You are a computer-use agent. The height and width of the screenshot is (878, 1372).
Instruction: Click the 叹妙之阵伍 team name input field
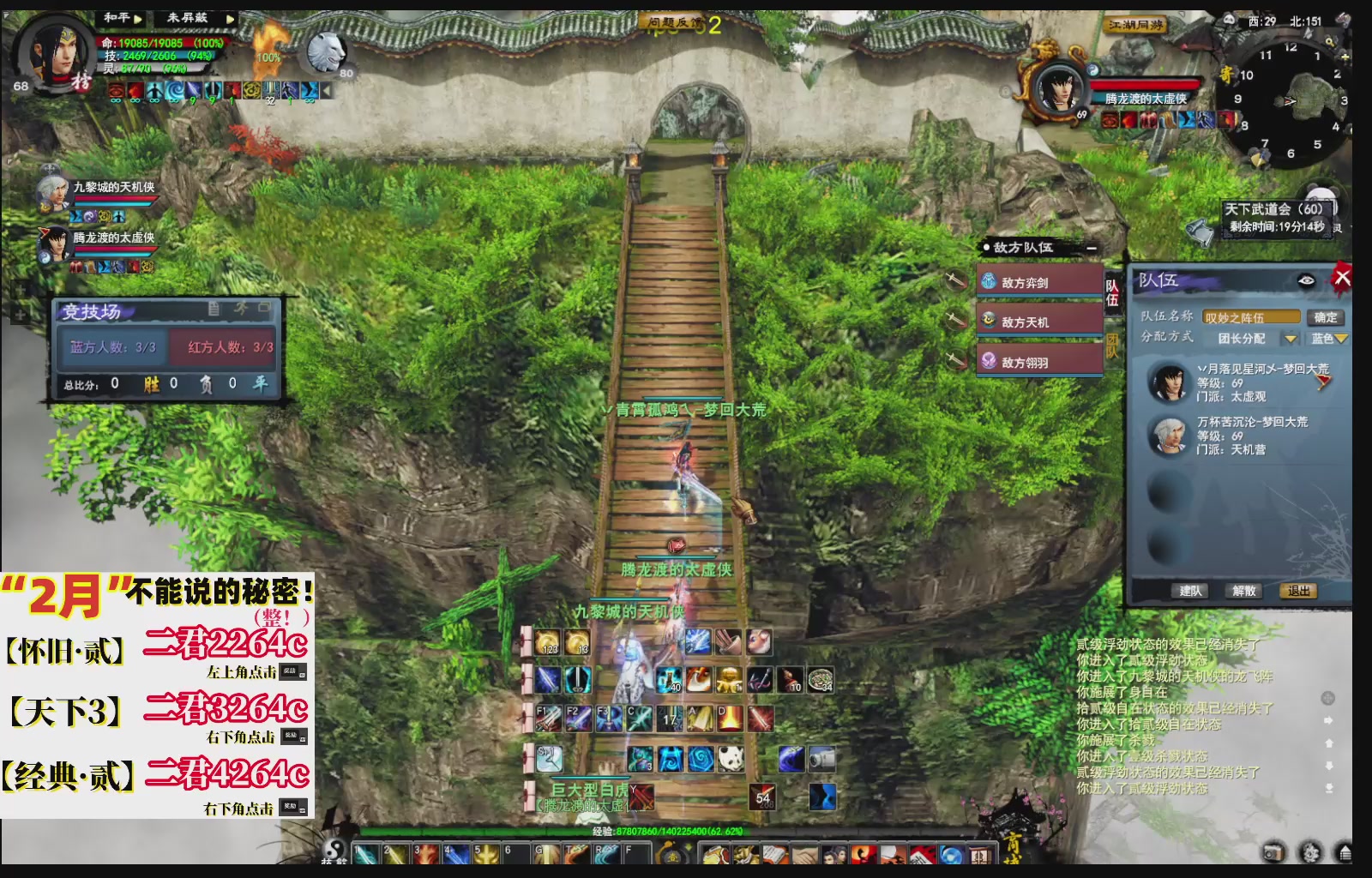[x=1252, y=317]
